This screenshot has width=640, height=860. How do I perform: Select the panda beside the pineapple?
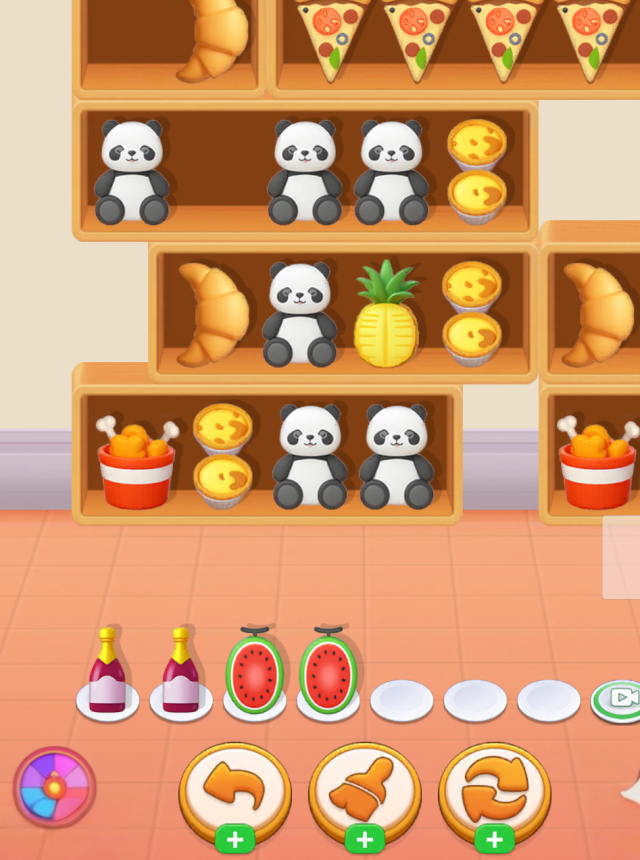[298, 314]
